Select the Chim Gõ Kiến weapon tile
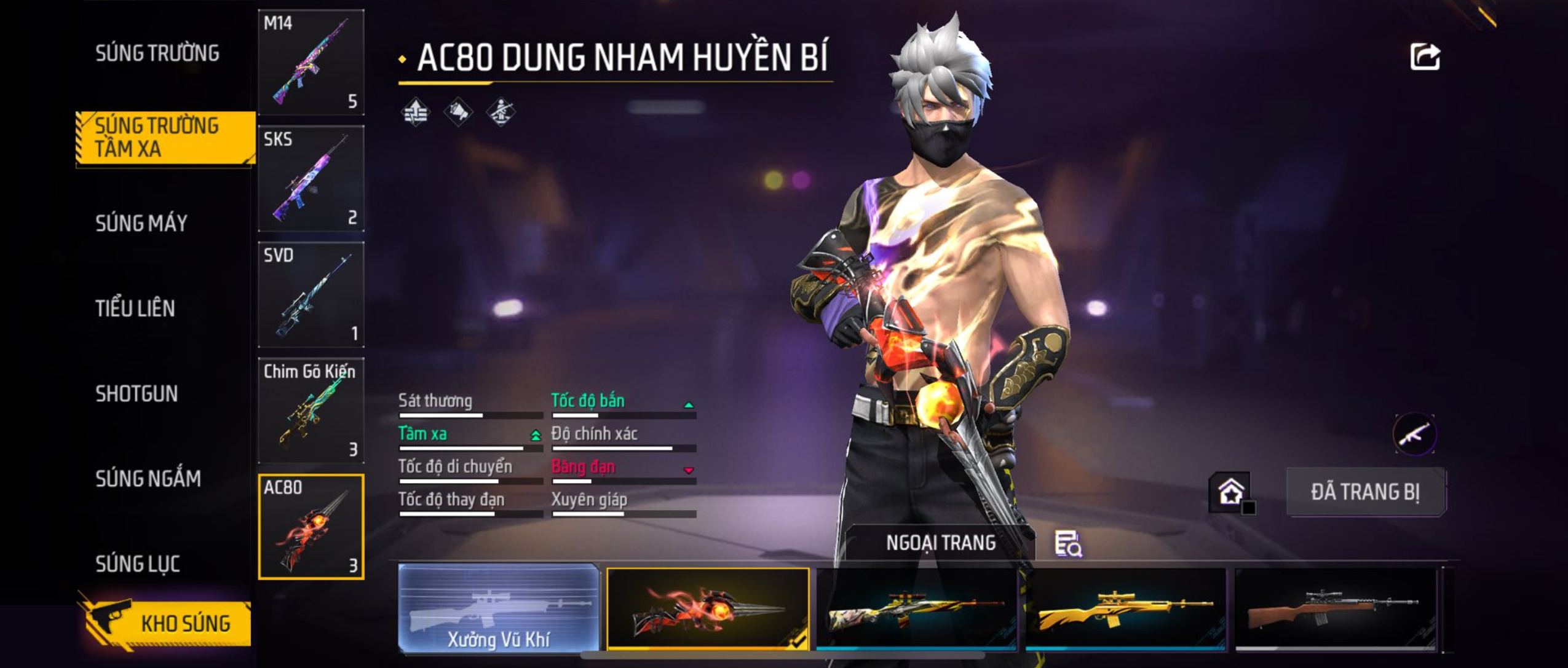This screenshot has width=1568, height=668. click(311, 411)
